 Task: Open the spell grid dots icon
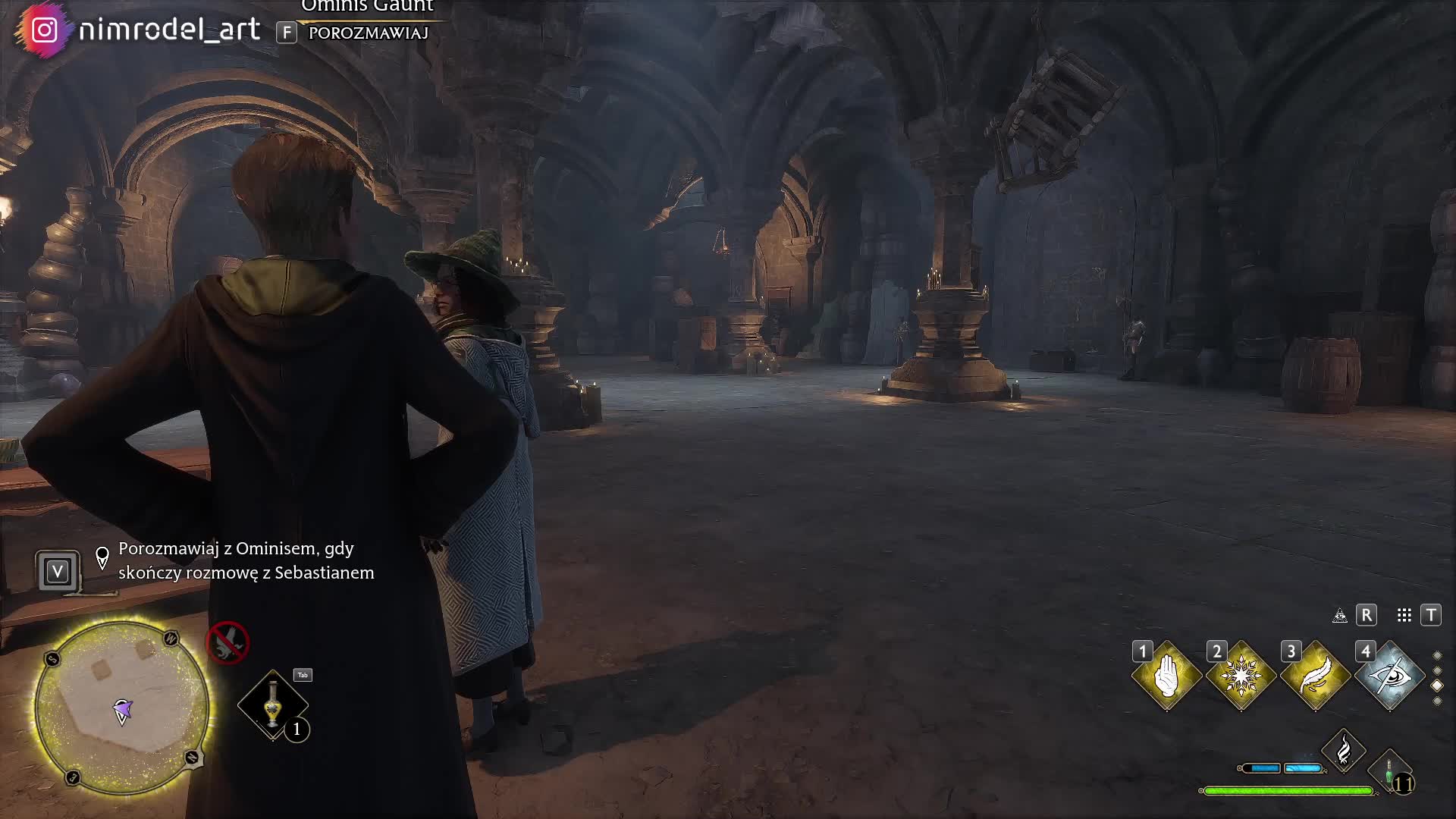pos(1404,615)
